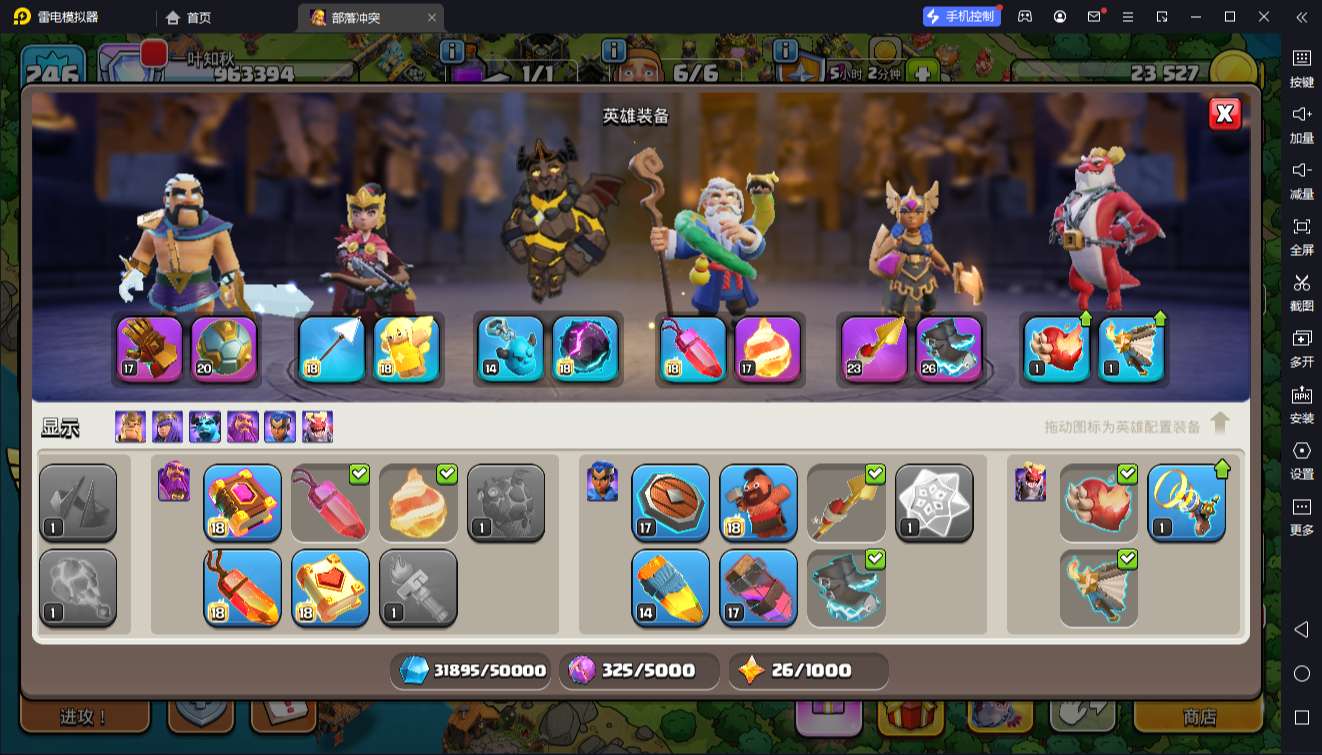Select the equipped golden spear slot
Viewport: 1322px width, 755px height.
pyautogui.click(x=875, y=349)
